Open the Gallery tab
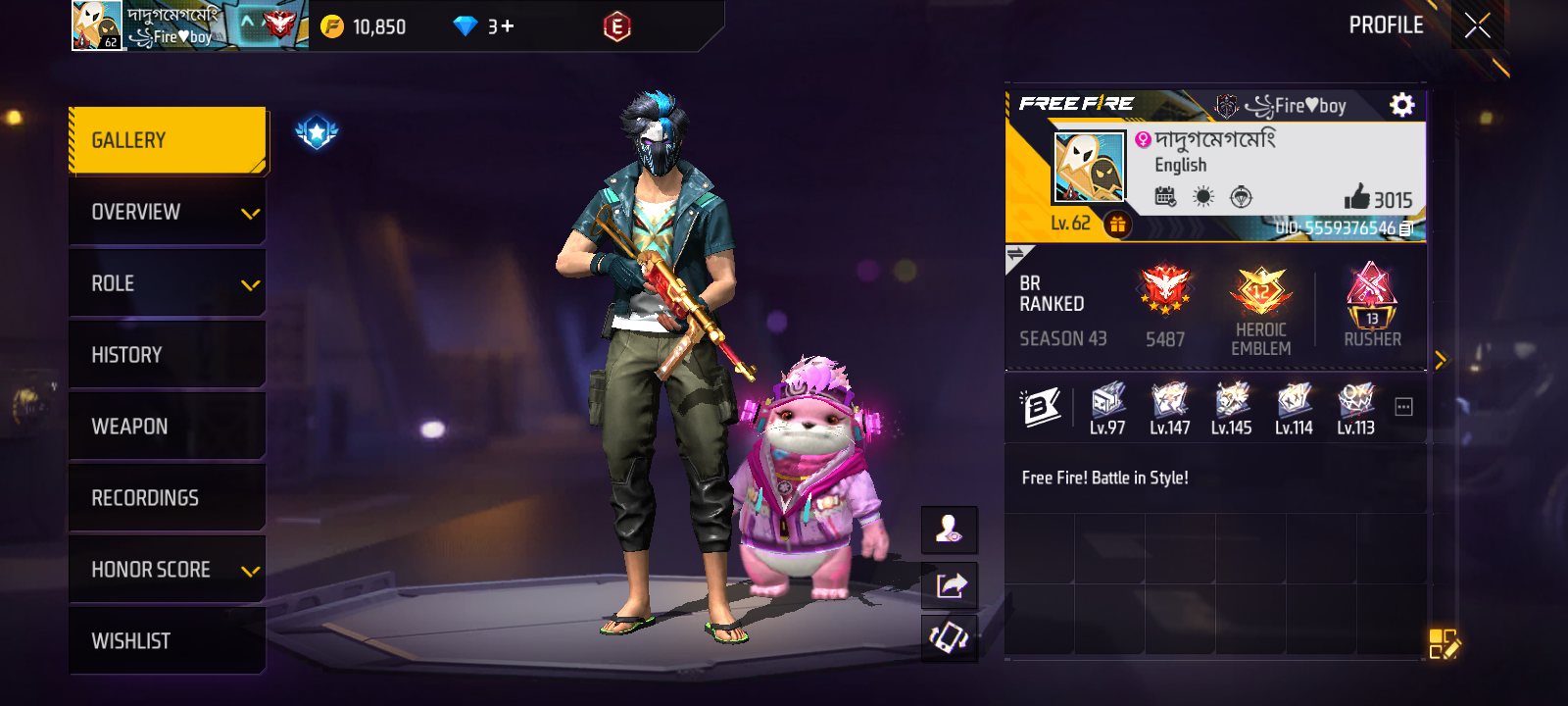 (168, 140)
